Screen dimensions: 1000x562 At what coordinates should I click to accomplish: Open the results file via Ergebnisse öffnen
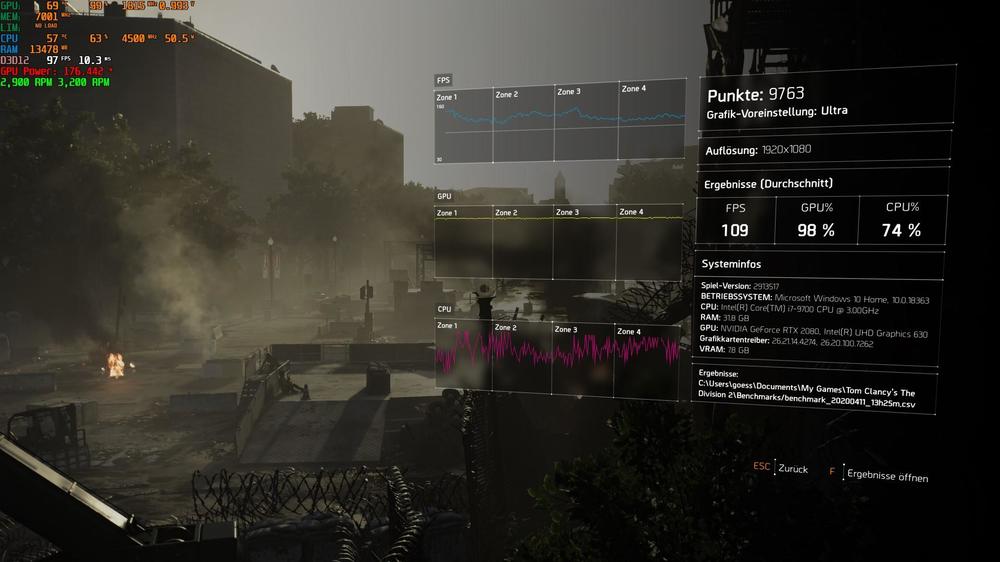tap(886, 474)
